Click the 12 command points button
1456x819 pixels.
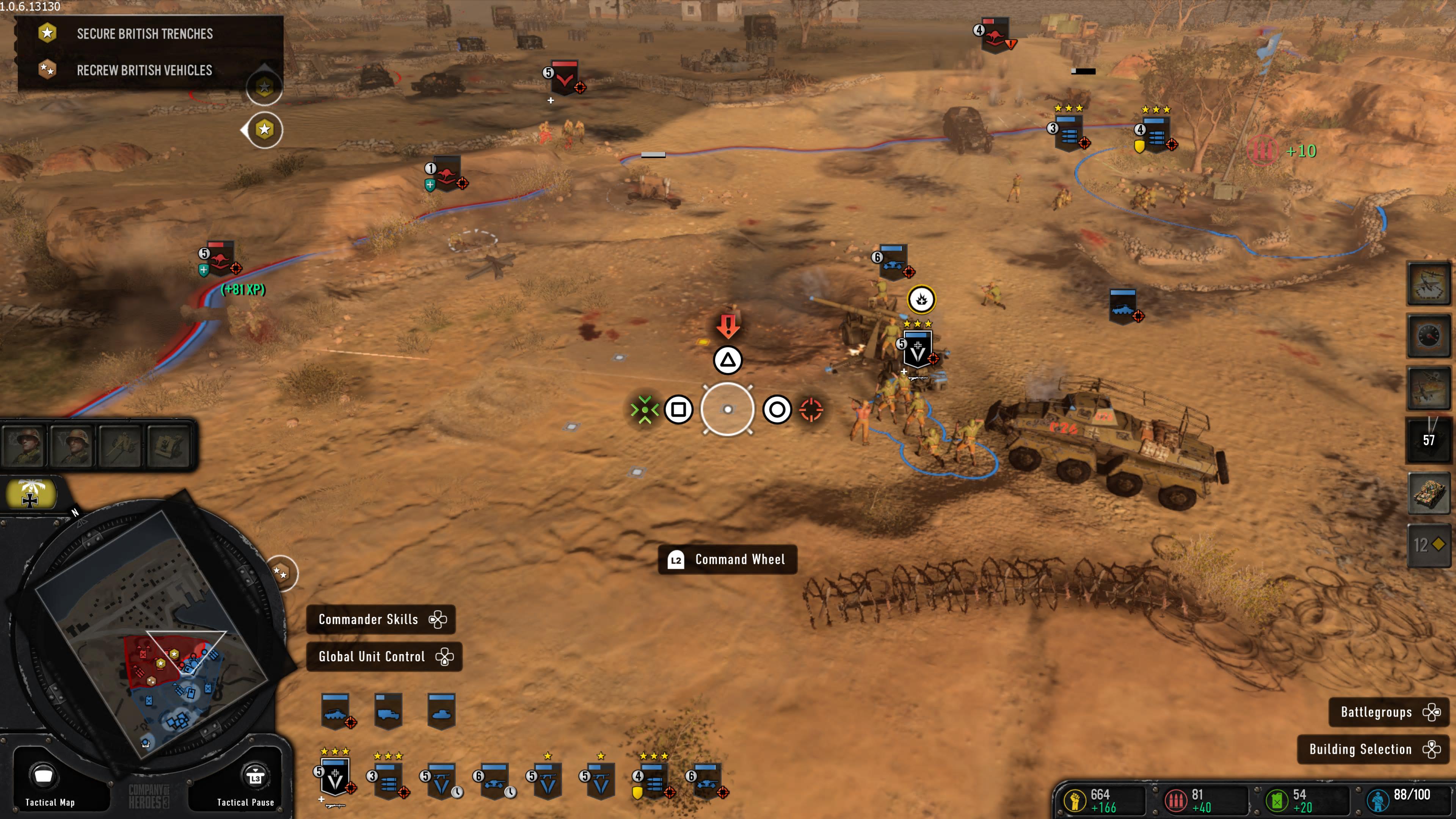coord(1428,545)
